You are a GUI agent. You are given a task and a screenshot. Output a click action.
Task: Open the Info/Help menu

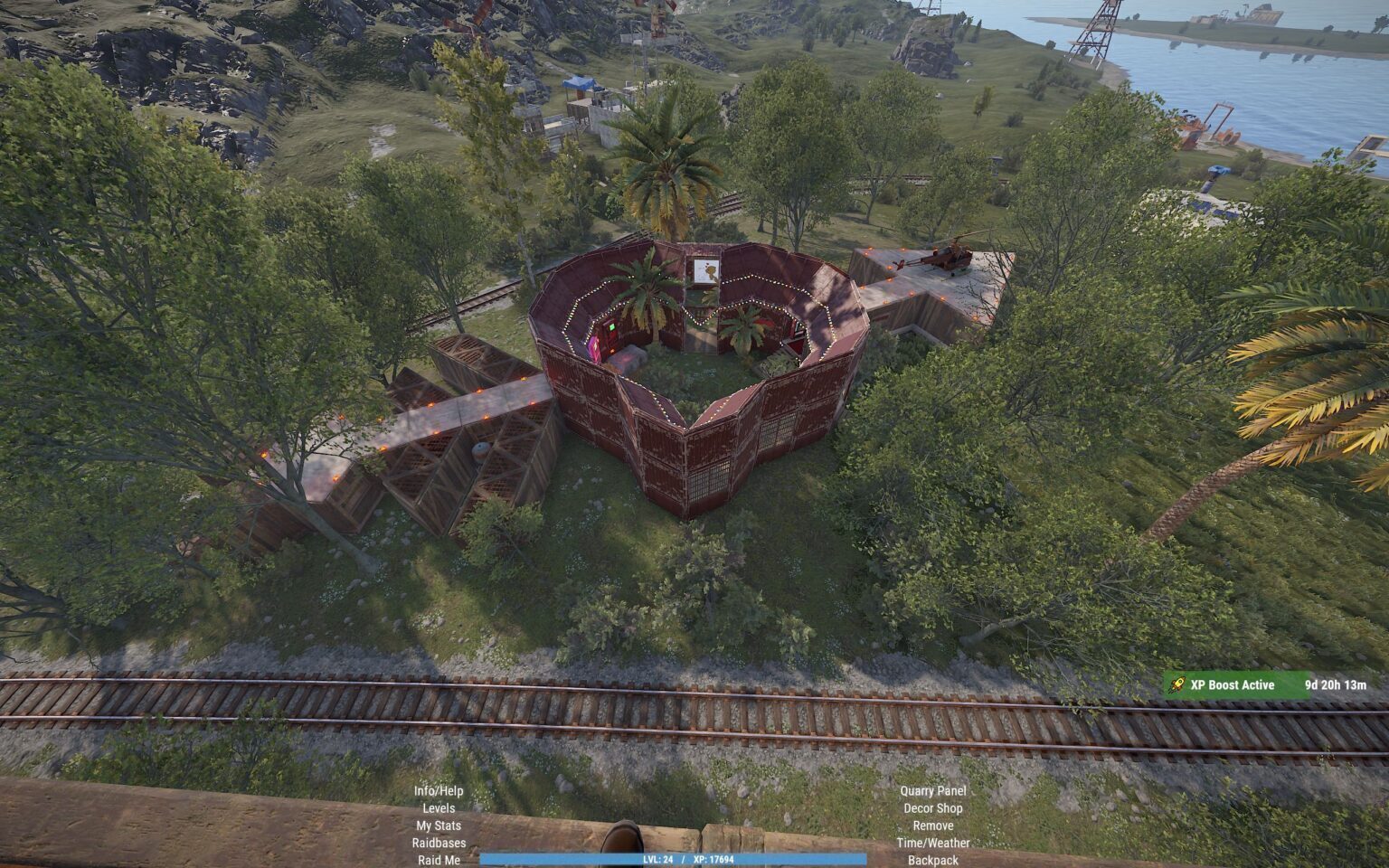click(x=439, y=791)
